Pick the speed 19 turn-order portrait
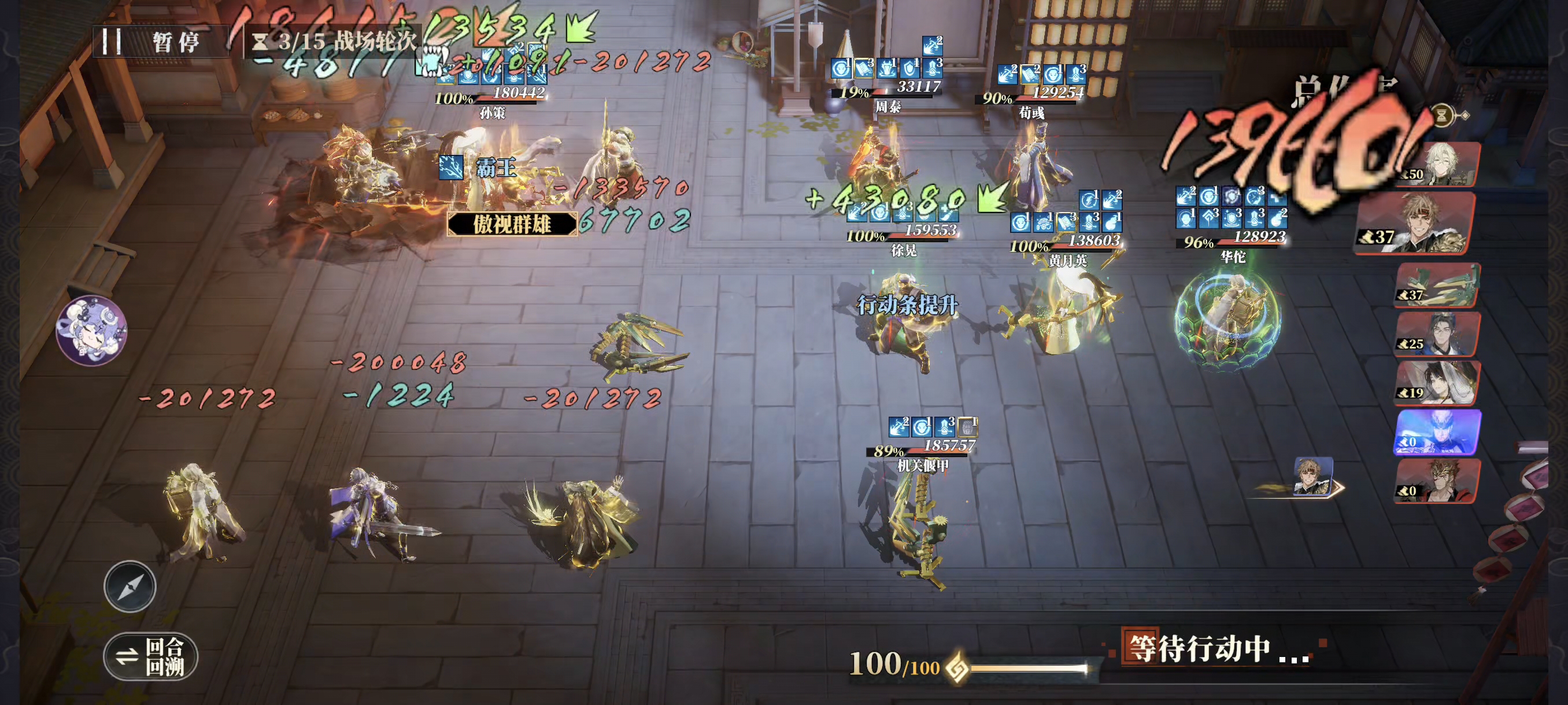The width and height of the screenshot is (1568, 705). point(1437,383)
